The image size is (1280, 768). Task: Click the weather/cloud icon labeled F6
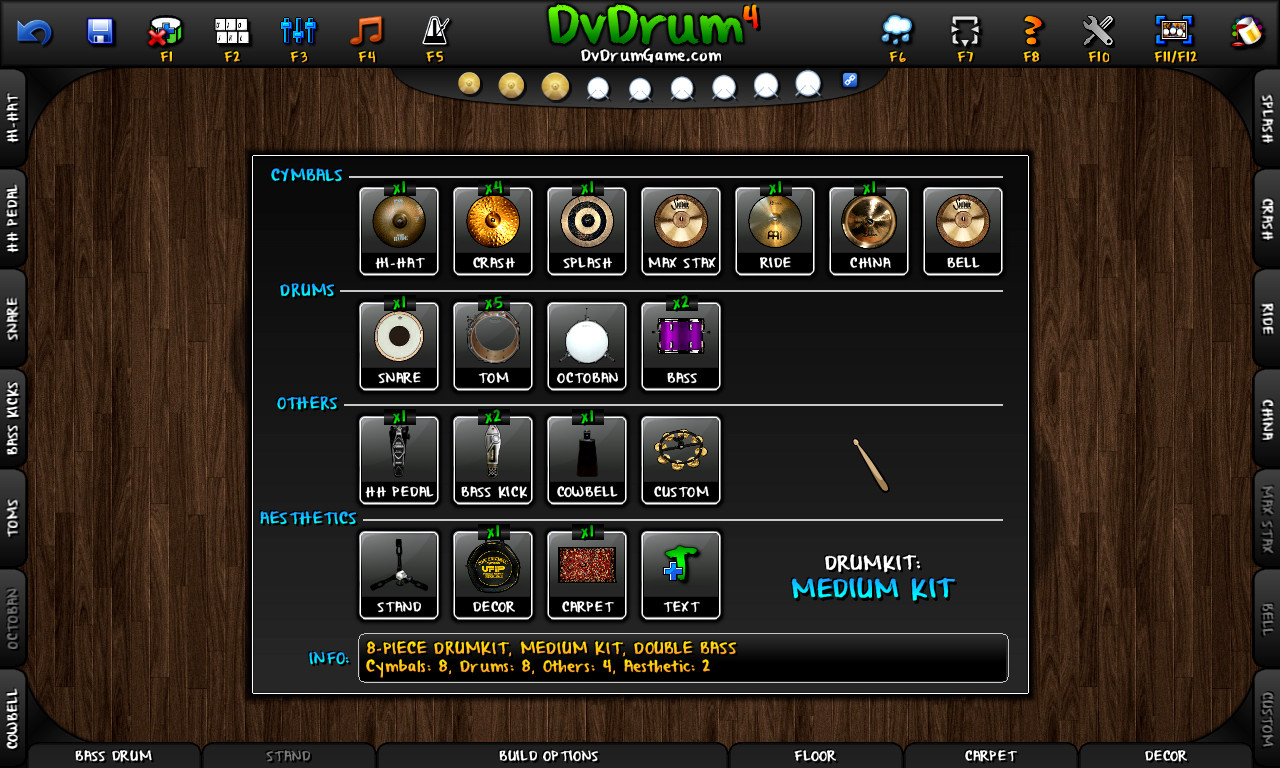coord(897,28)
